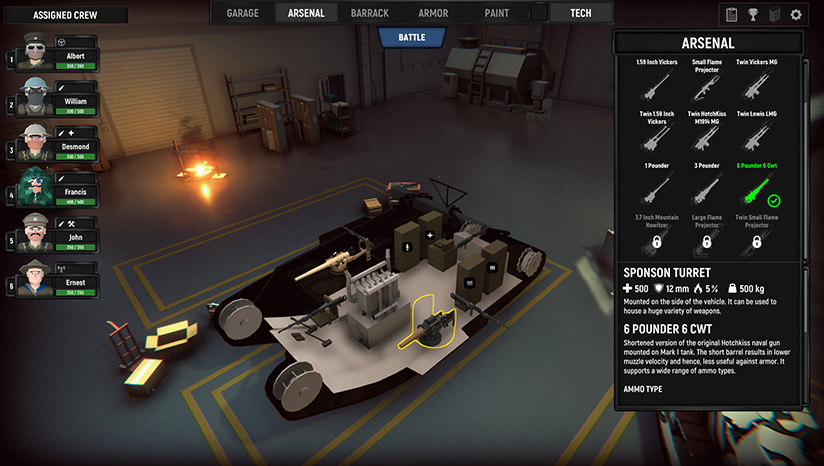Open the book icon
This screenshot has height=466, width=824.
pyautogui.click(x=774, y=15)
